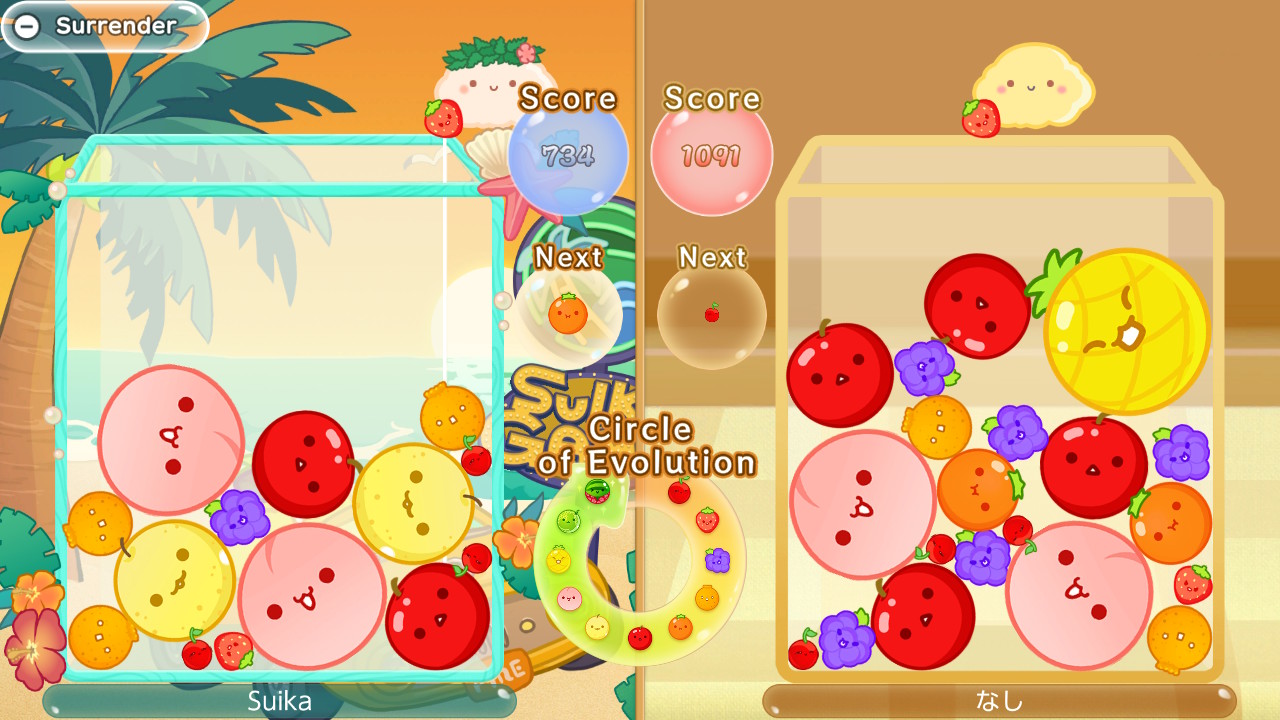1280x720 pixels.
Task: Select the strawberry icon in Circle of Evolution
Action: 708,519
